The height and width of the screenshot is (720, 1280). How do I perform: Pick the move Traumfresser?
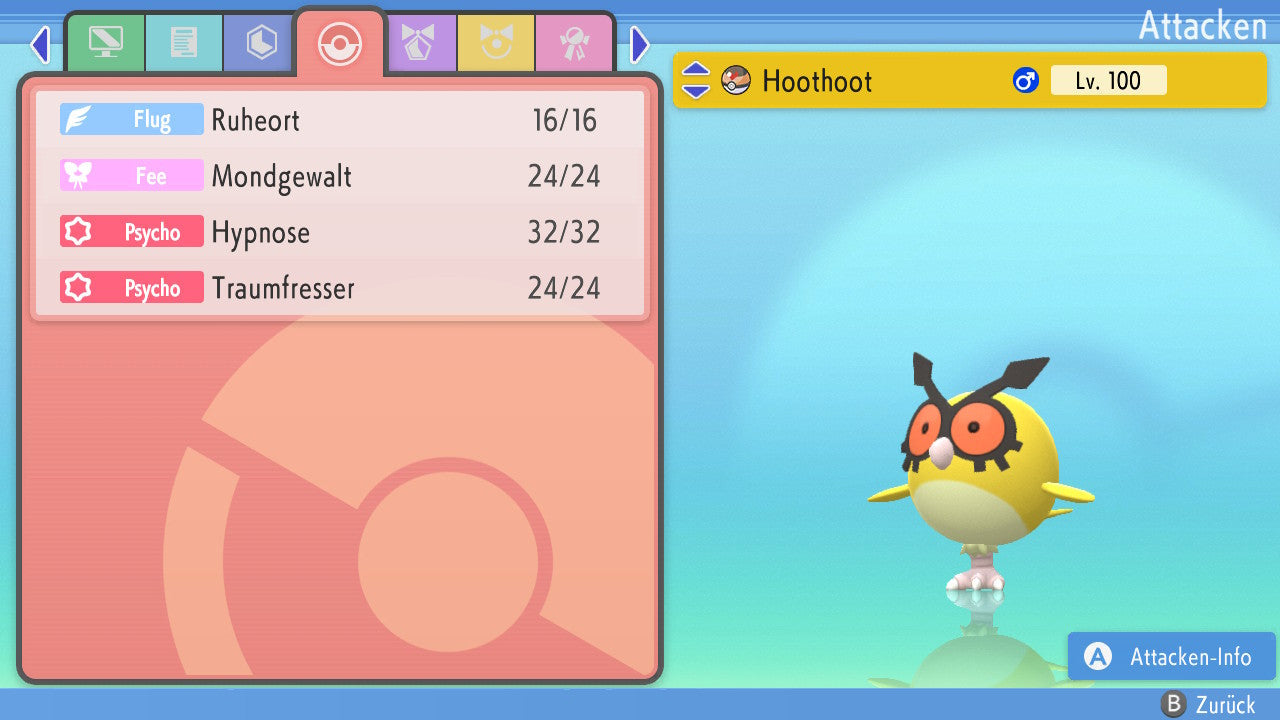(340, 289)
